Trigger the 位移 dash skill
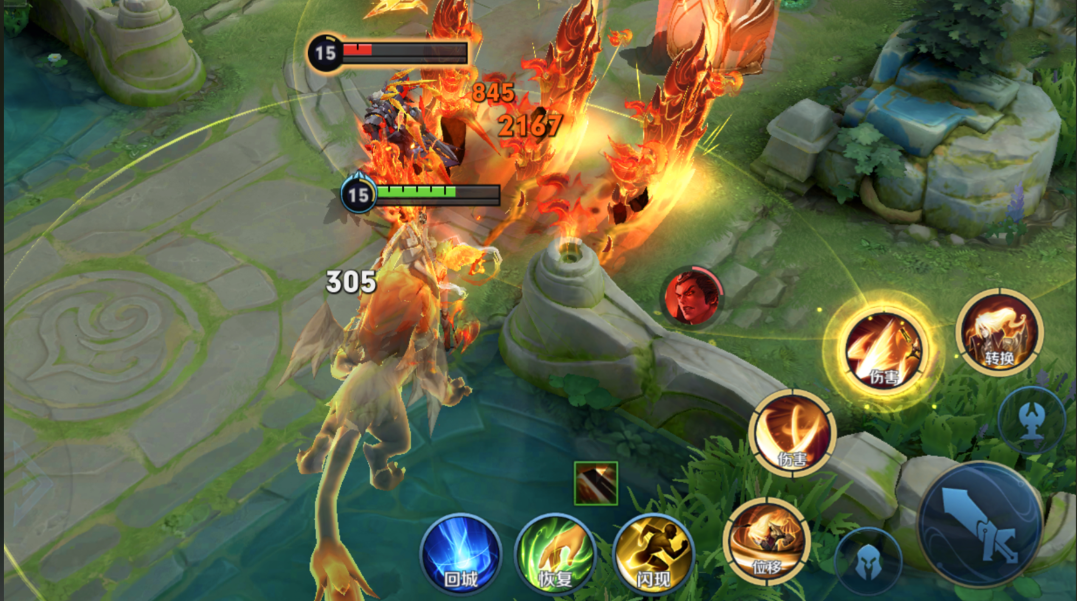The width and height of the screenshot is (1077, 601). tap(767, 540)
